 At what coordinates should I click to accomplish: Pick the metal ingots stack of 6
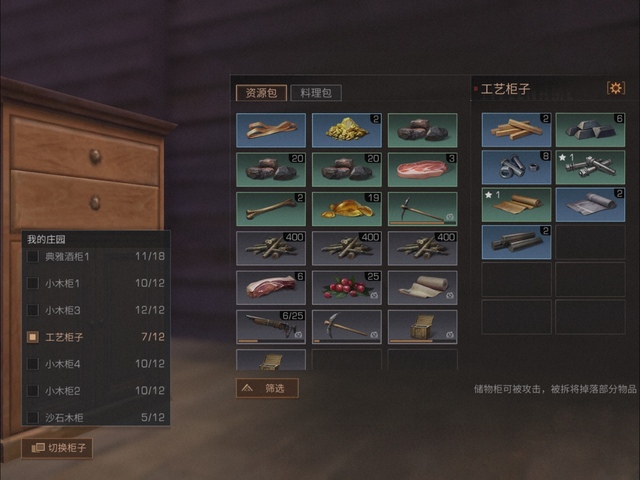click(x=590, y=129)
